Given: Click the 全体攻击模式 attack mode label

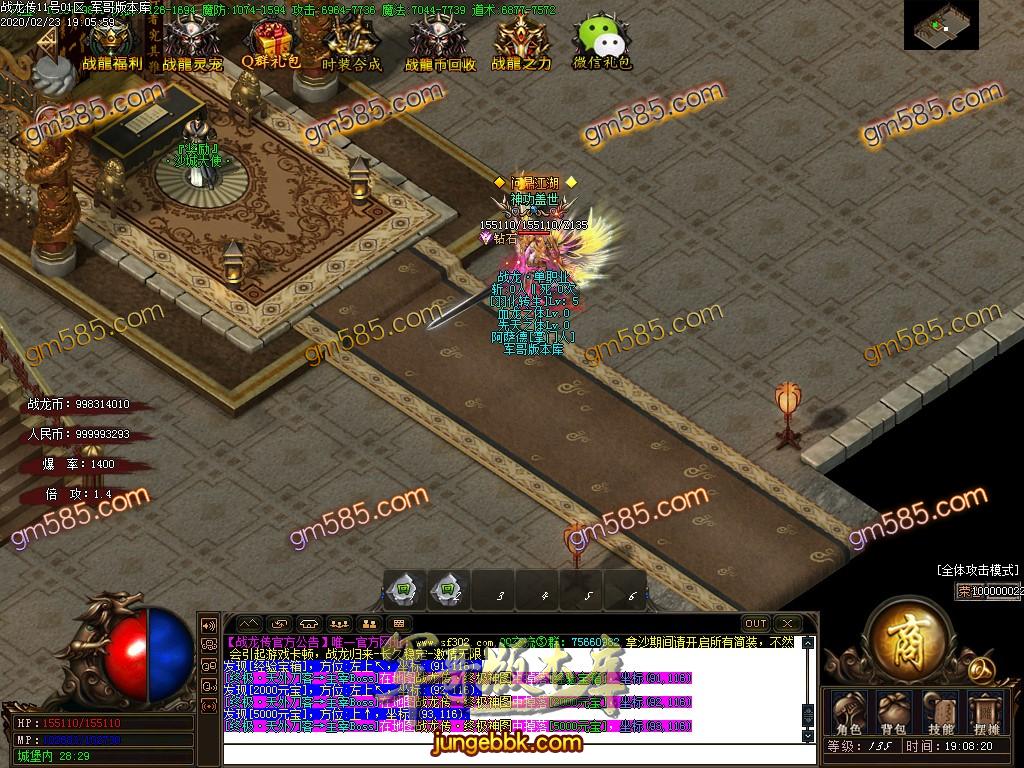Looking at the screenshot, I should 978,569.
